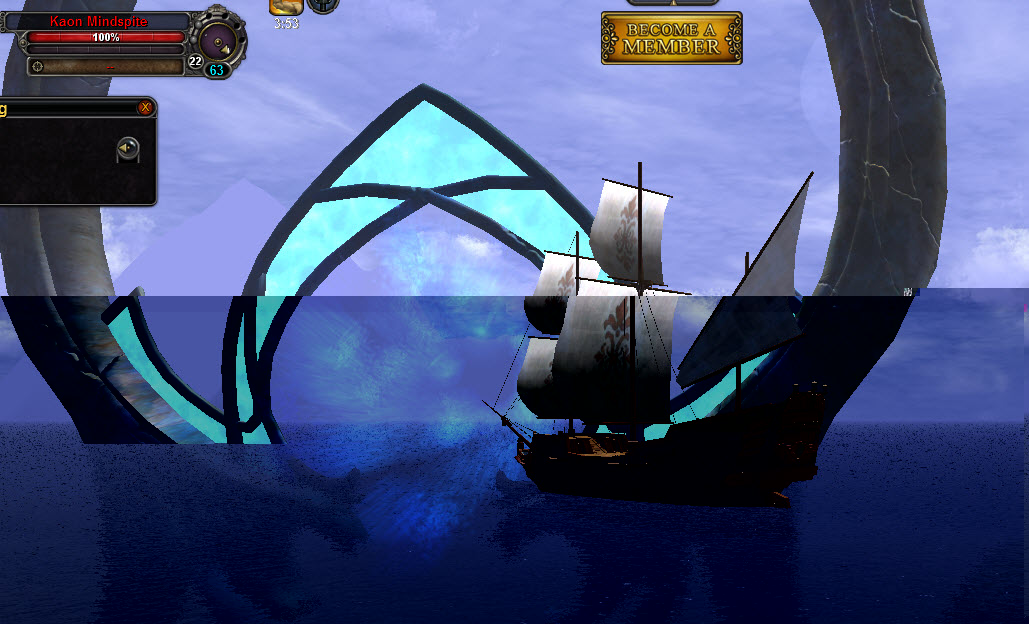Click the Become a Member button
Screen dimensions: 1029x624
(x=671, y=38)
